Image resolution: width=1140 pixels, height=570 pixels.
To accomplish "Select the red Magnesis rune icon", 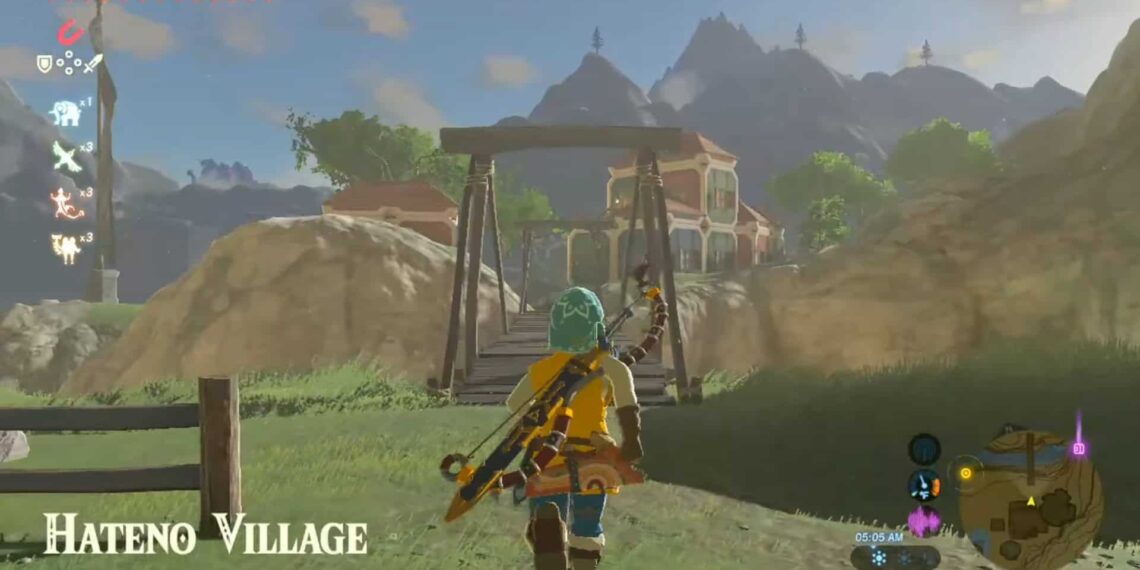I will click(69, 32).
